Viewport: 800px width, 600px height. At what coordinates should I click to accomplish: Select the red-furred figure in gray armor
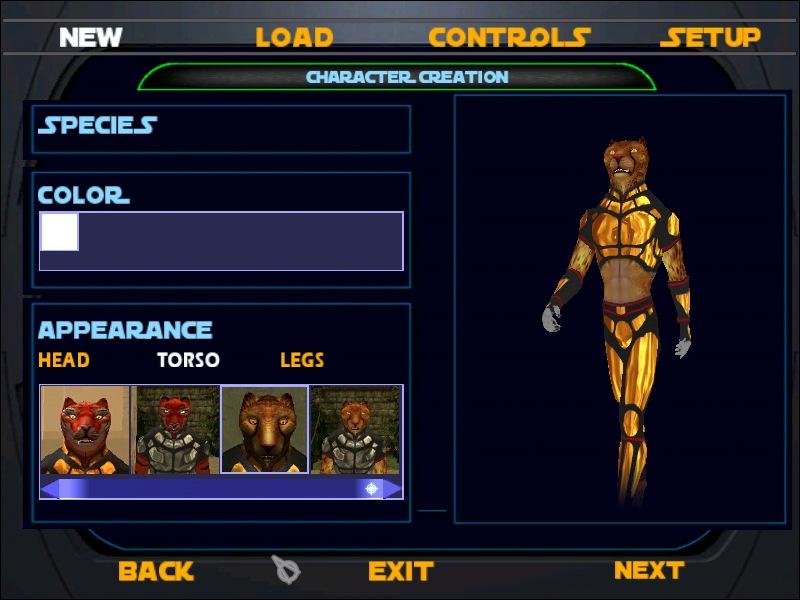(176, 430)
